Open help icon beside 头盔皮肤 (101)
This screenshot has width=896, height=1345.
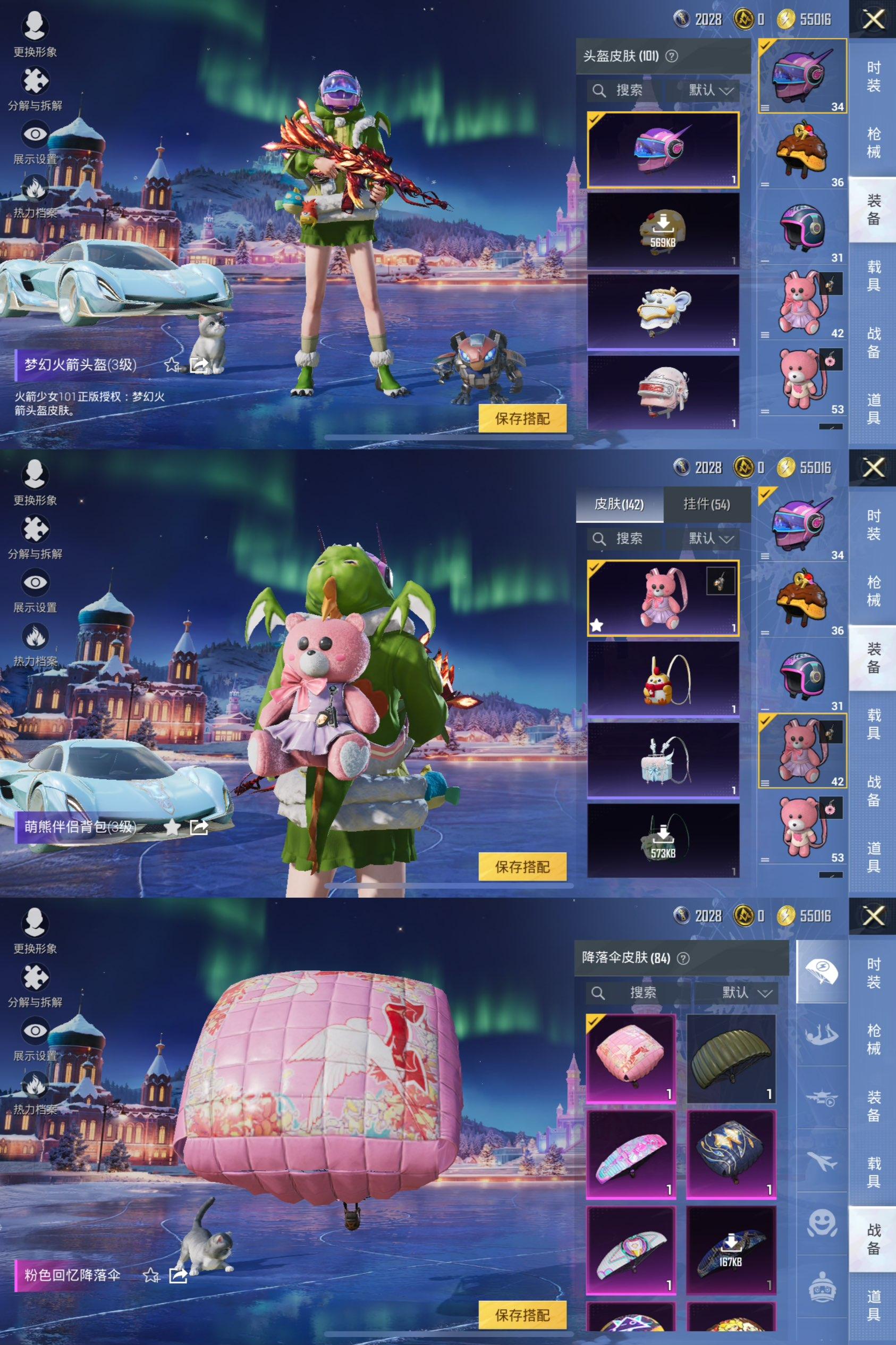click(673, 56)
